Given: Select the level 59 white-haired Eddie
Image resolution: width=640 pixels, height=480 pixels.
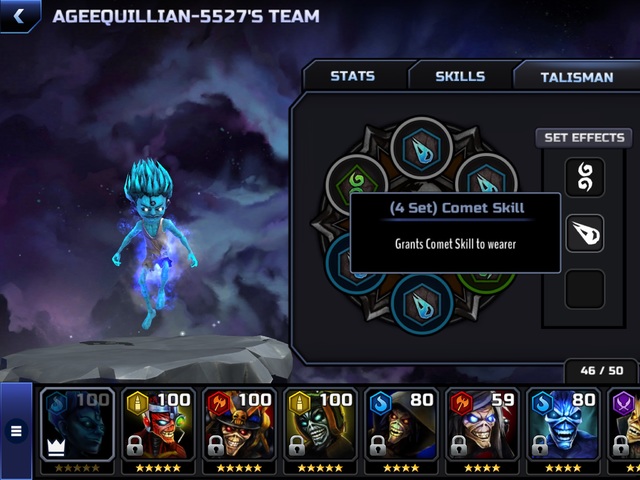Looking at the screenshot, I should 482,427.
